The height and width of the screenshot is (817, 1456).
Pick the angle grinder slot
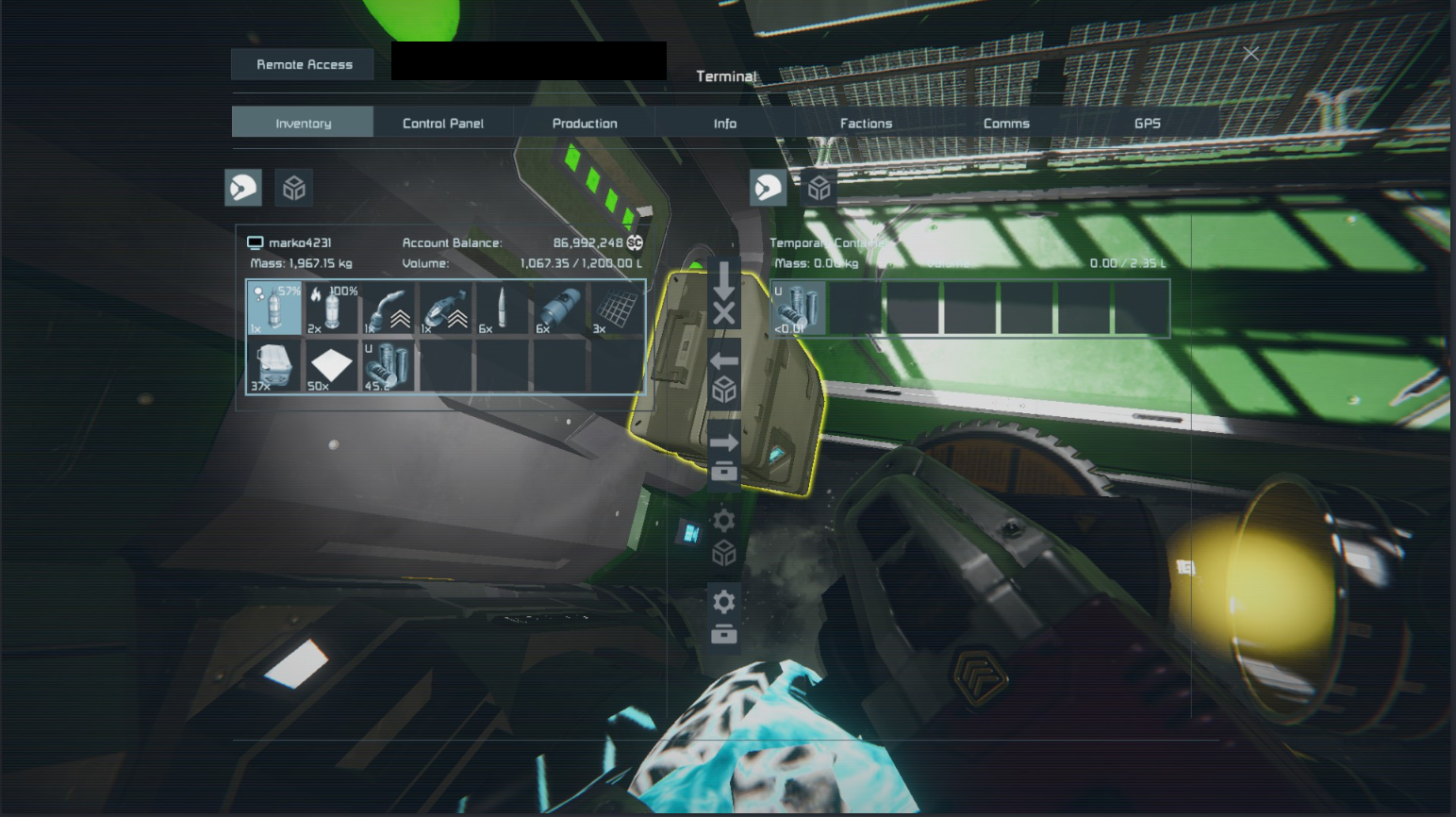(x=445, y=308)
